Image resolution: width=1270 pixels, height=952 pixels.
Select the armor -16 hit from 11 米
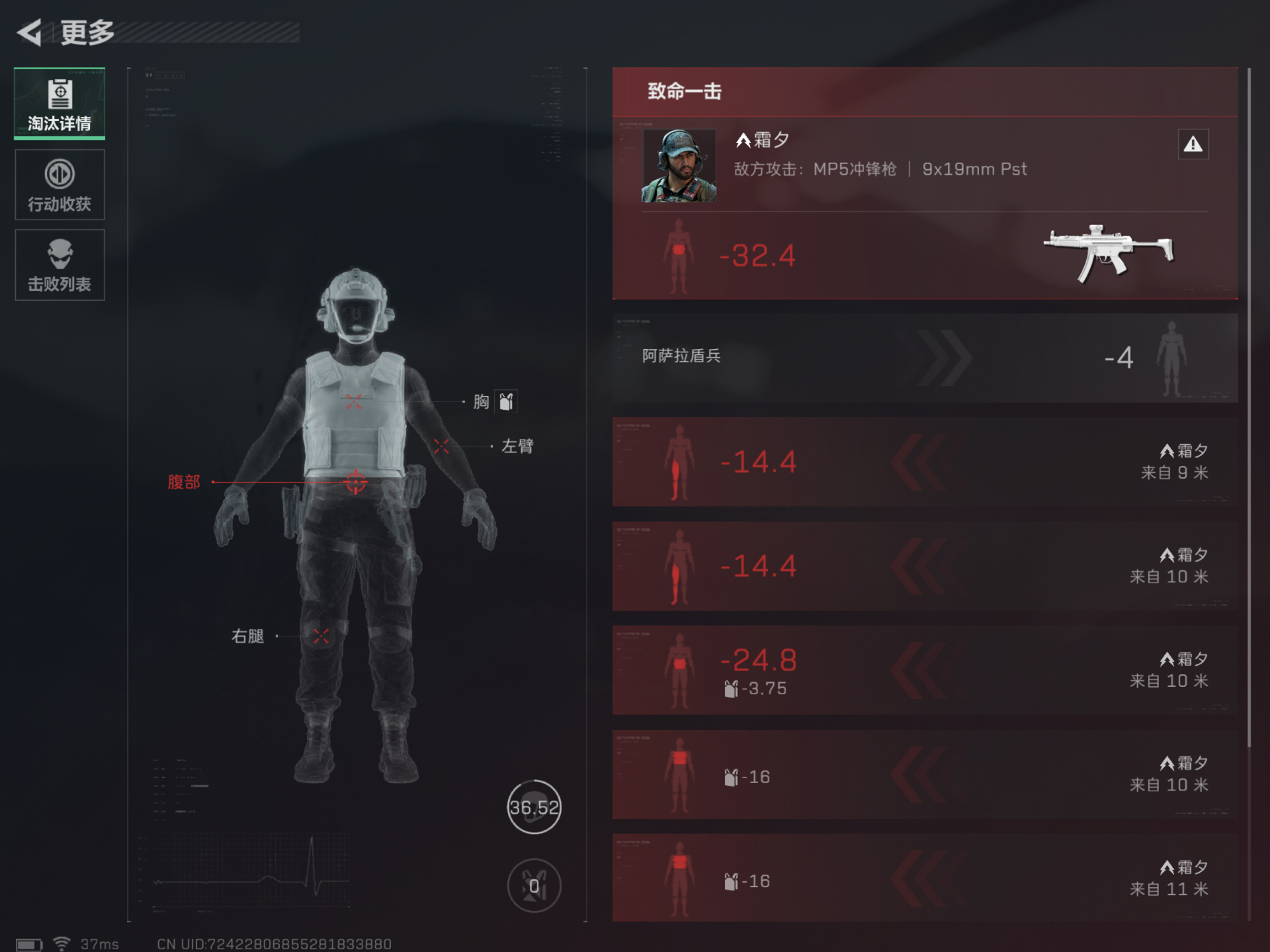(x=924, y=878)
